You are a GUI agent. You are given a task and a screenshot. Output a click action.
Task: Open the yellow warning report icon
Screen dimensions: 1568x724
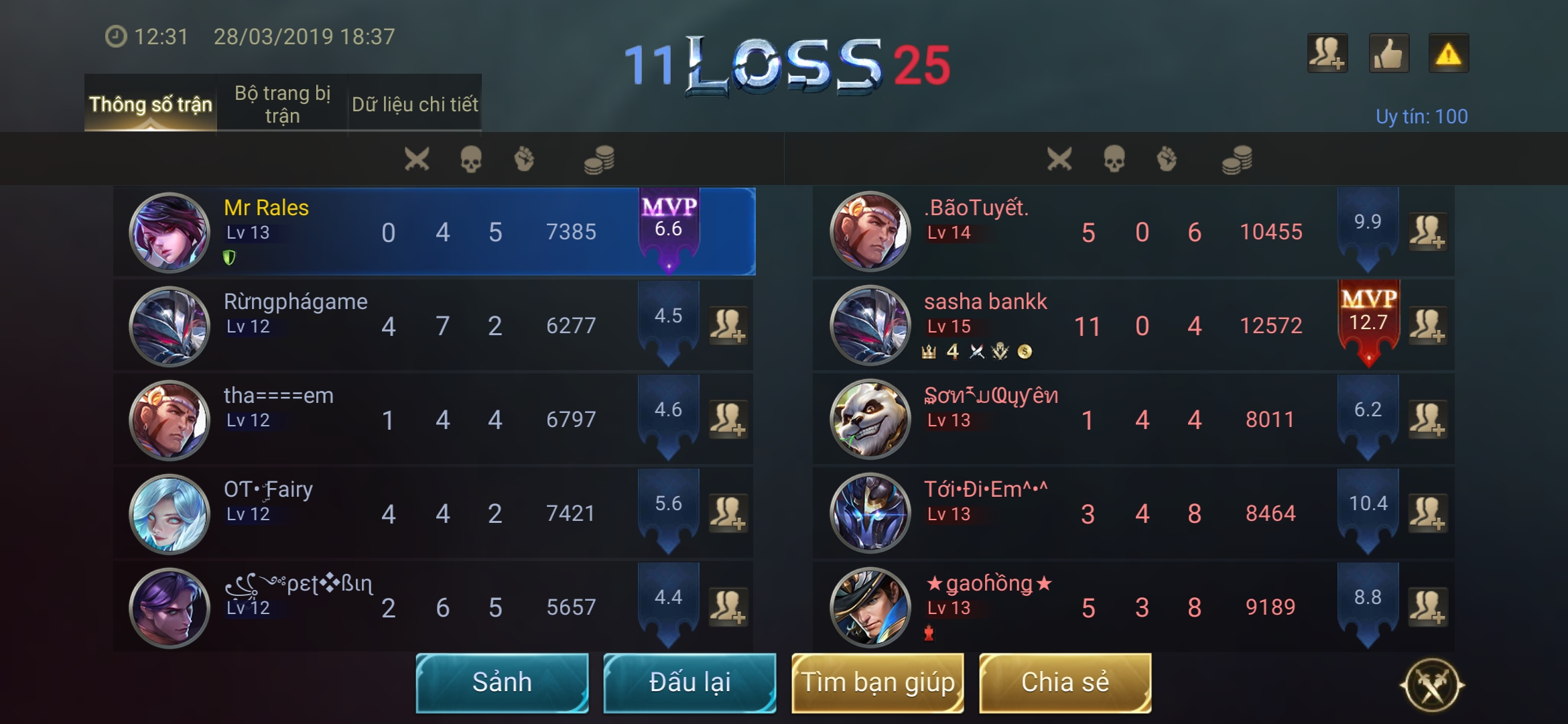(x=1448, y=54)
